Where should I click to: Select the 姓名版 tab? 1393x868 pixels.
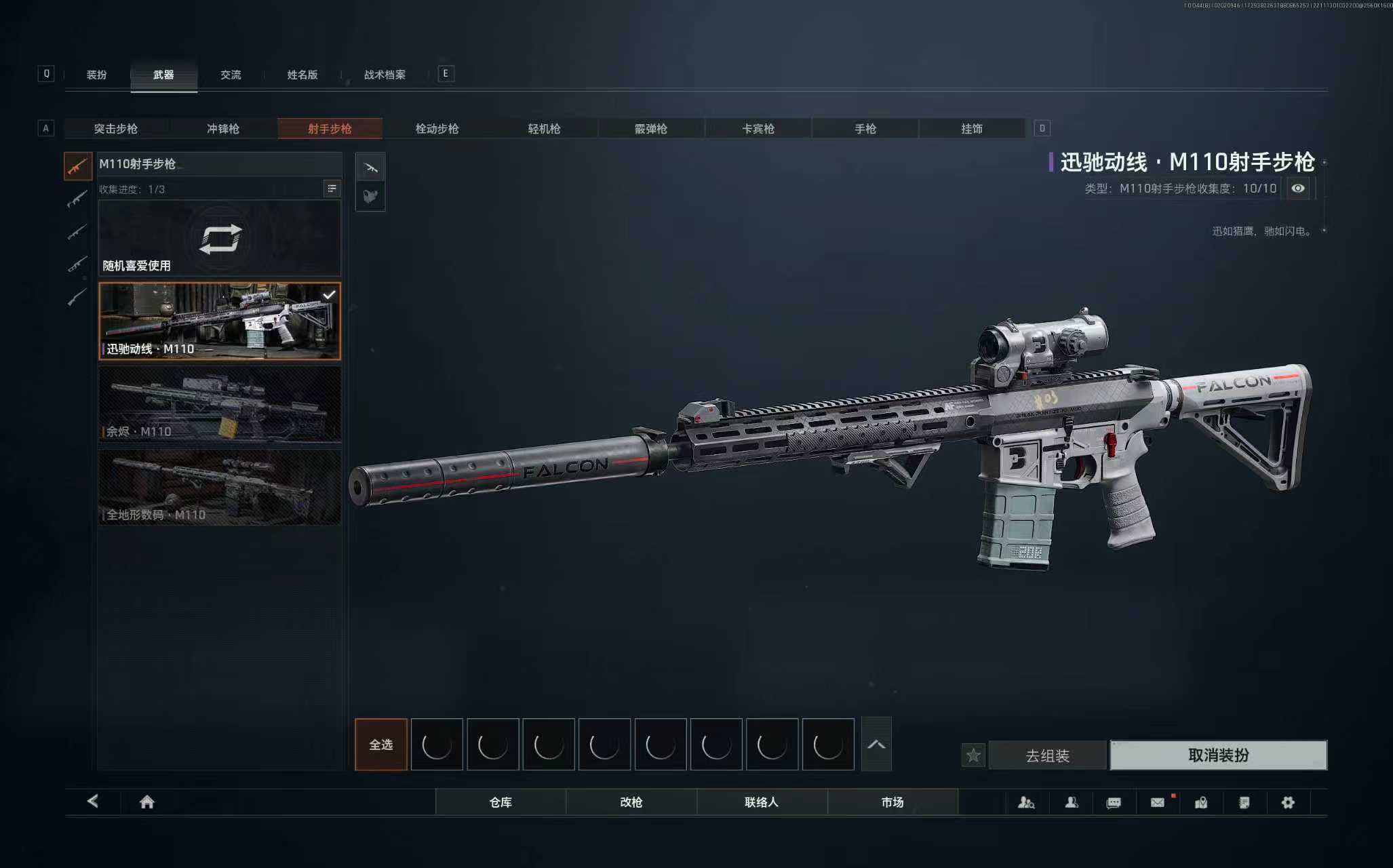[302, 75]
